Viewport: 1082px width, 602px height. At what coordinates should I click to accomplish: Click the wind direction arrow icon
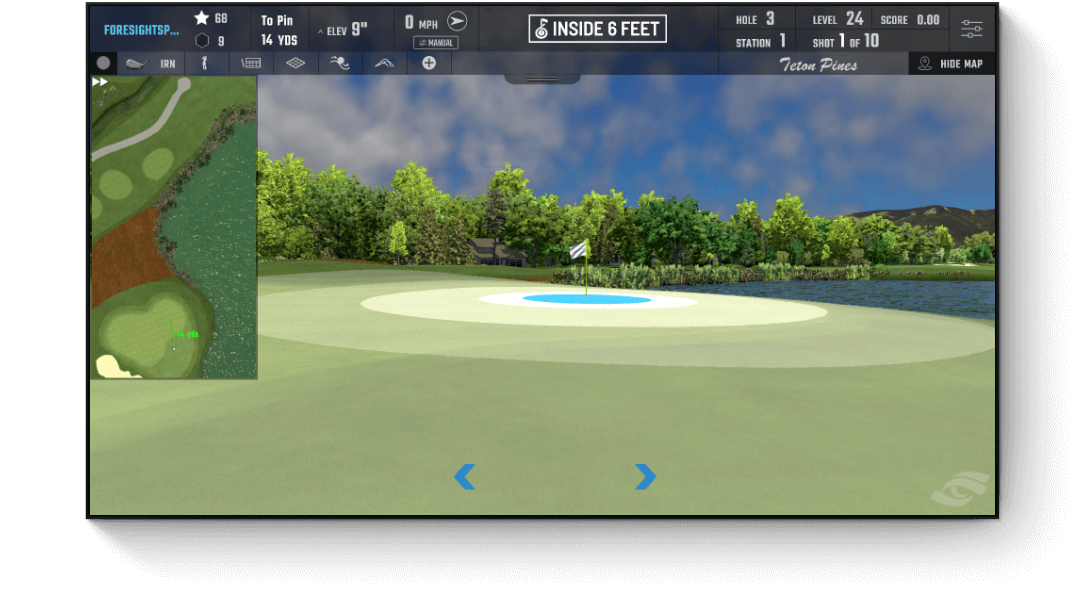(x=457, y=21)
